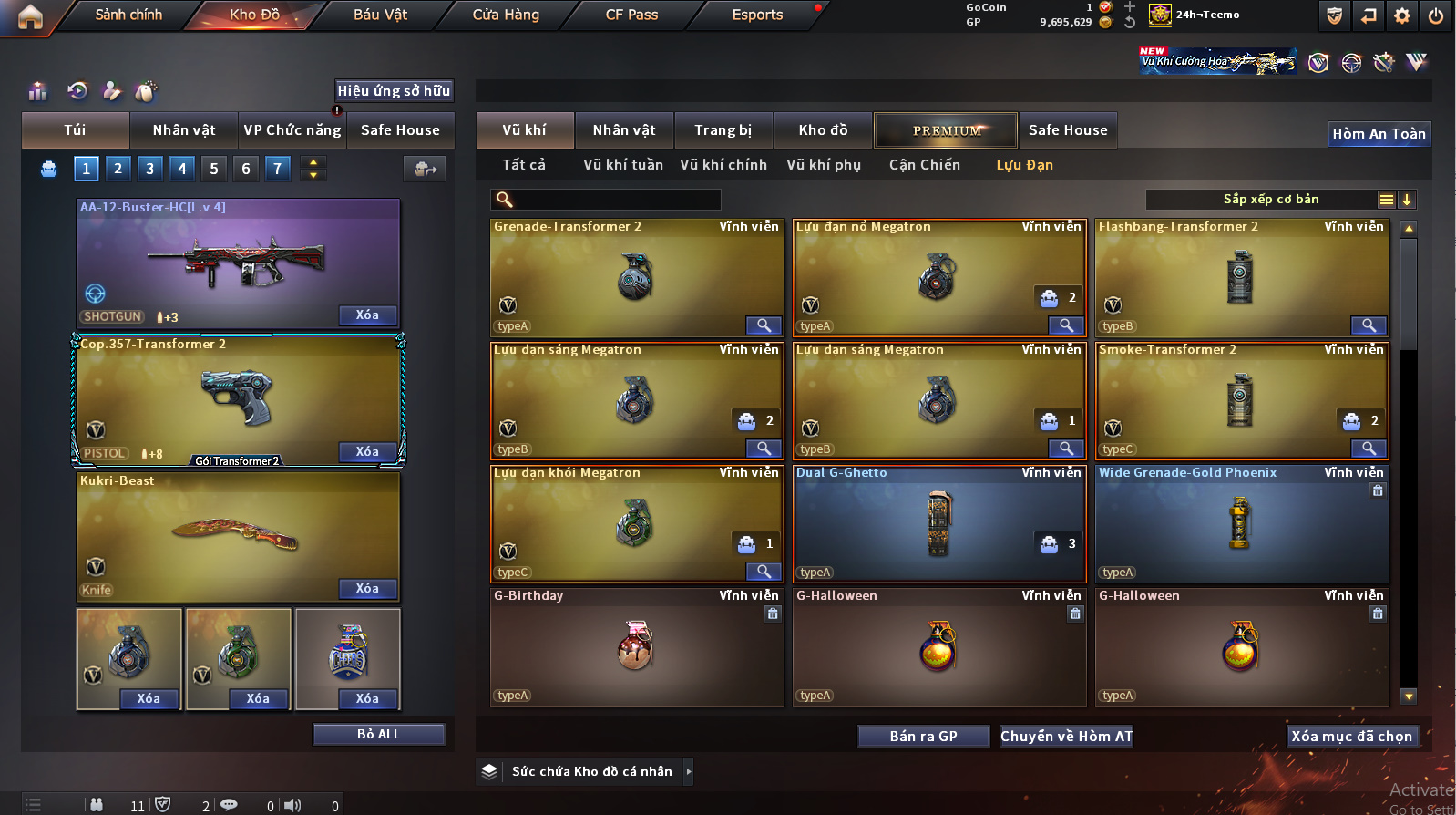The height and width of the screenshot is (815, 1456).
Task: Pick the Dual G-Ghetto grenade
Action: (939, 523)
